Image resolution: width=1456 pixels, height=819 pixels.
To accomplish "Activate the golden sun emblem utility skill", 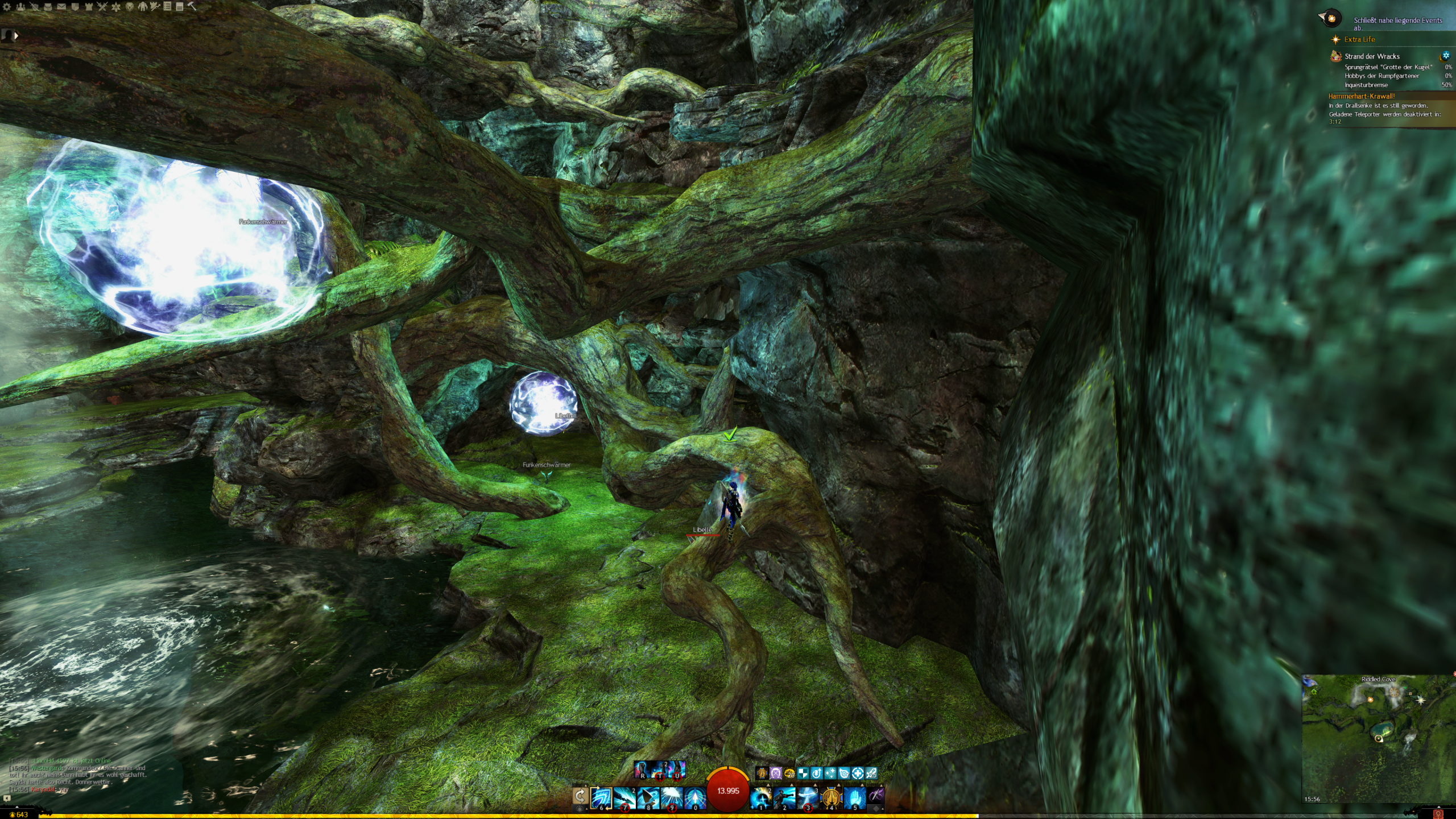I will click(x=831, y=797).
